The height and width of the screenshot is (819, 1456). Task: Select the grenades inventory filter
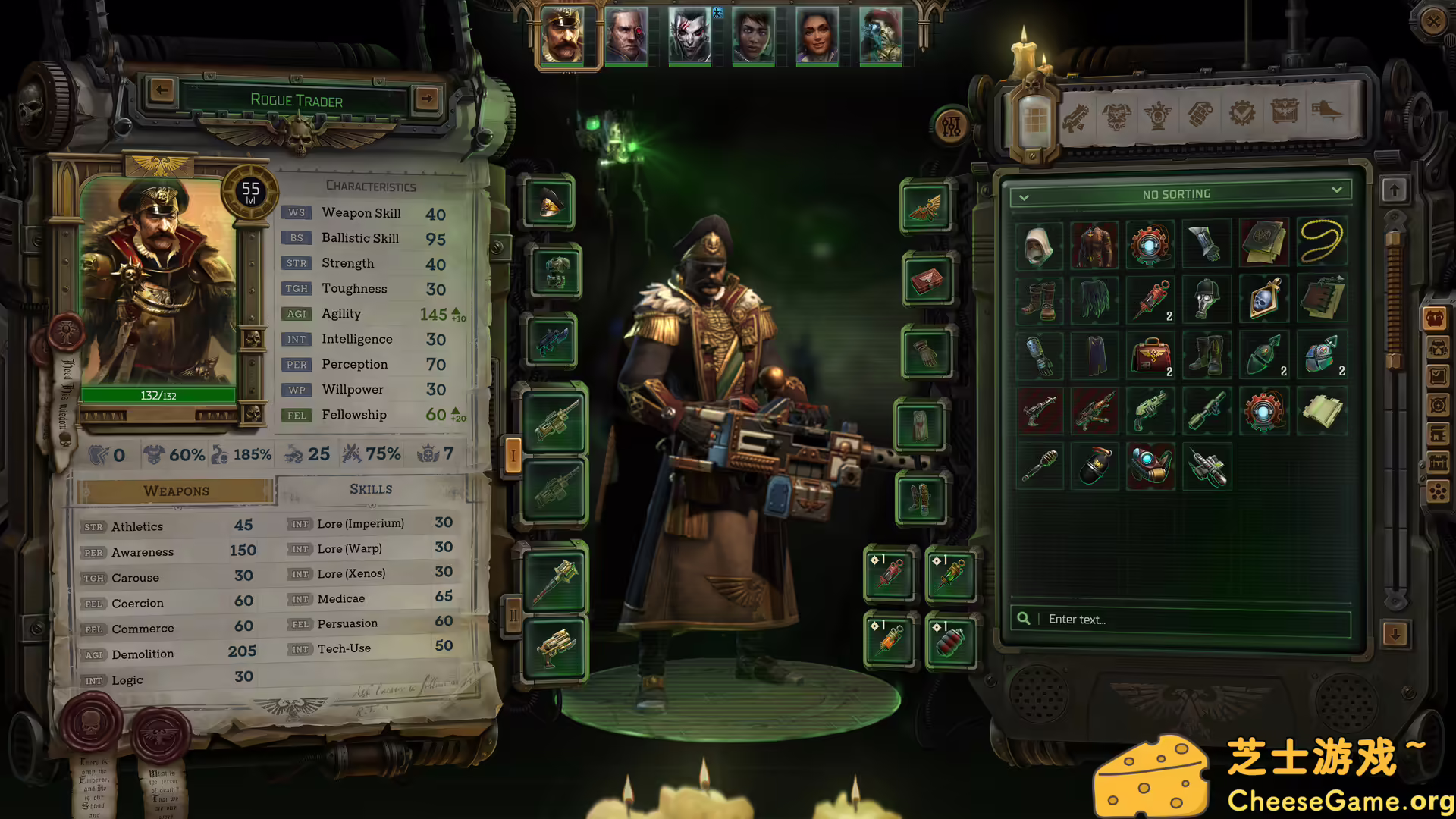click(1200, 116)
